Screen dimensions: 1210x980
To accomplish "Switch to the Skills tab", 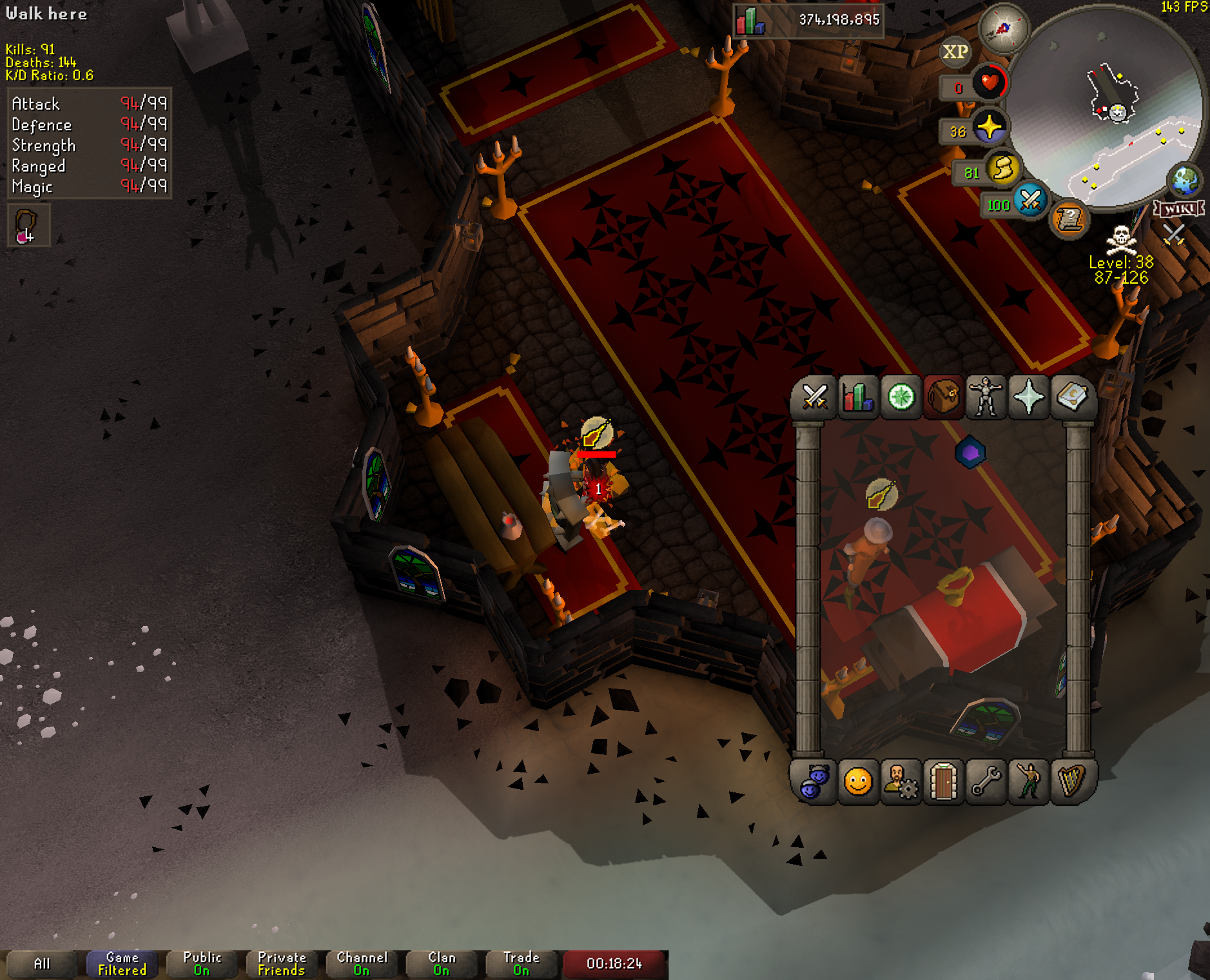I will pyautogui.click(x=857, y=397).
